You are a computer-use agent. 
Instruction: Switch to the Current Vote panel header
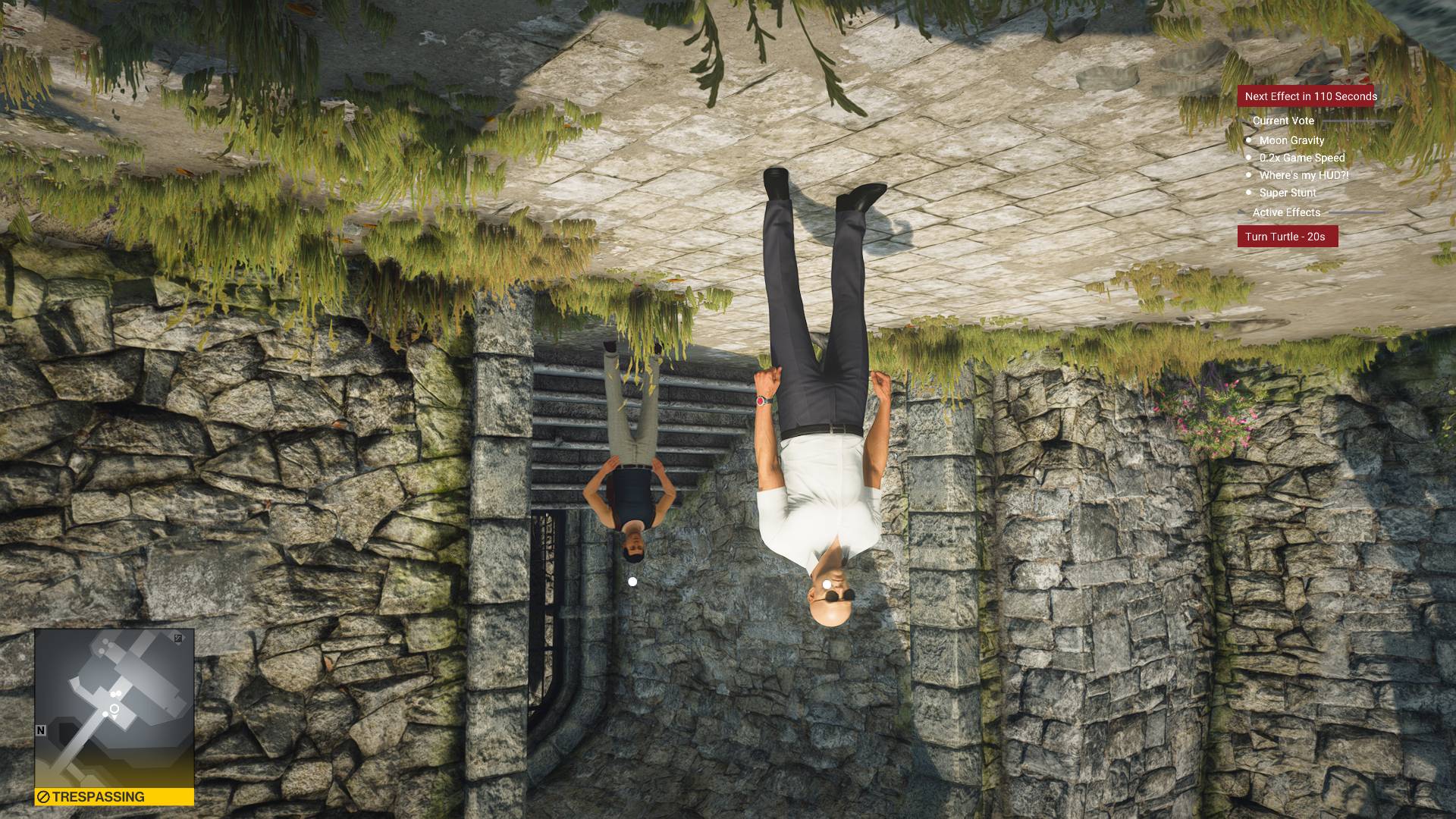click(1284, 121)
